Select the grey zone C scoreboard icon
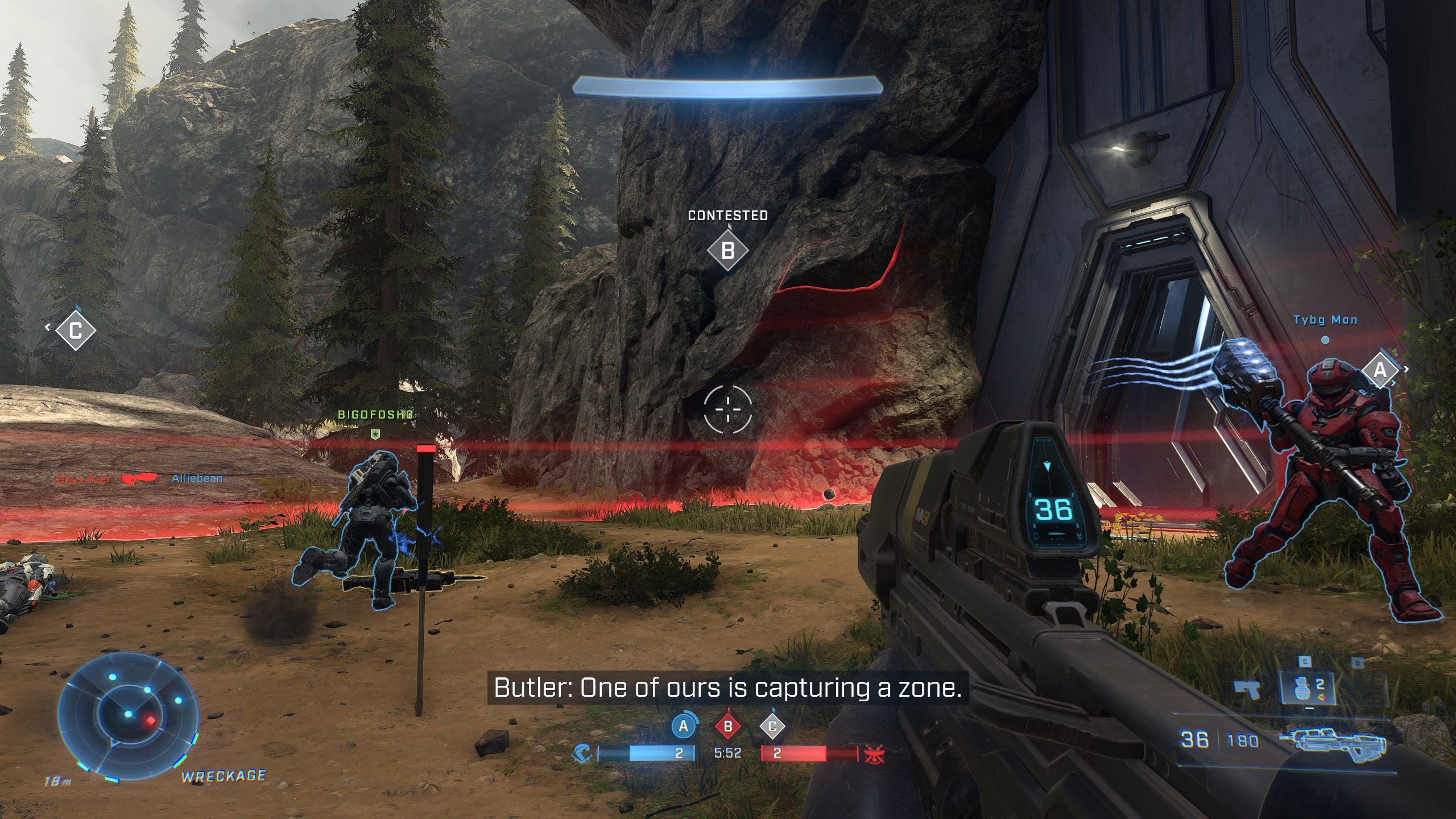This screenshot has width=1456, height=819. click(x=772, y=726)
